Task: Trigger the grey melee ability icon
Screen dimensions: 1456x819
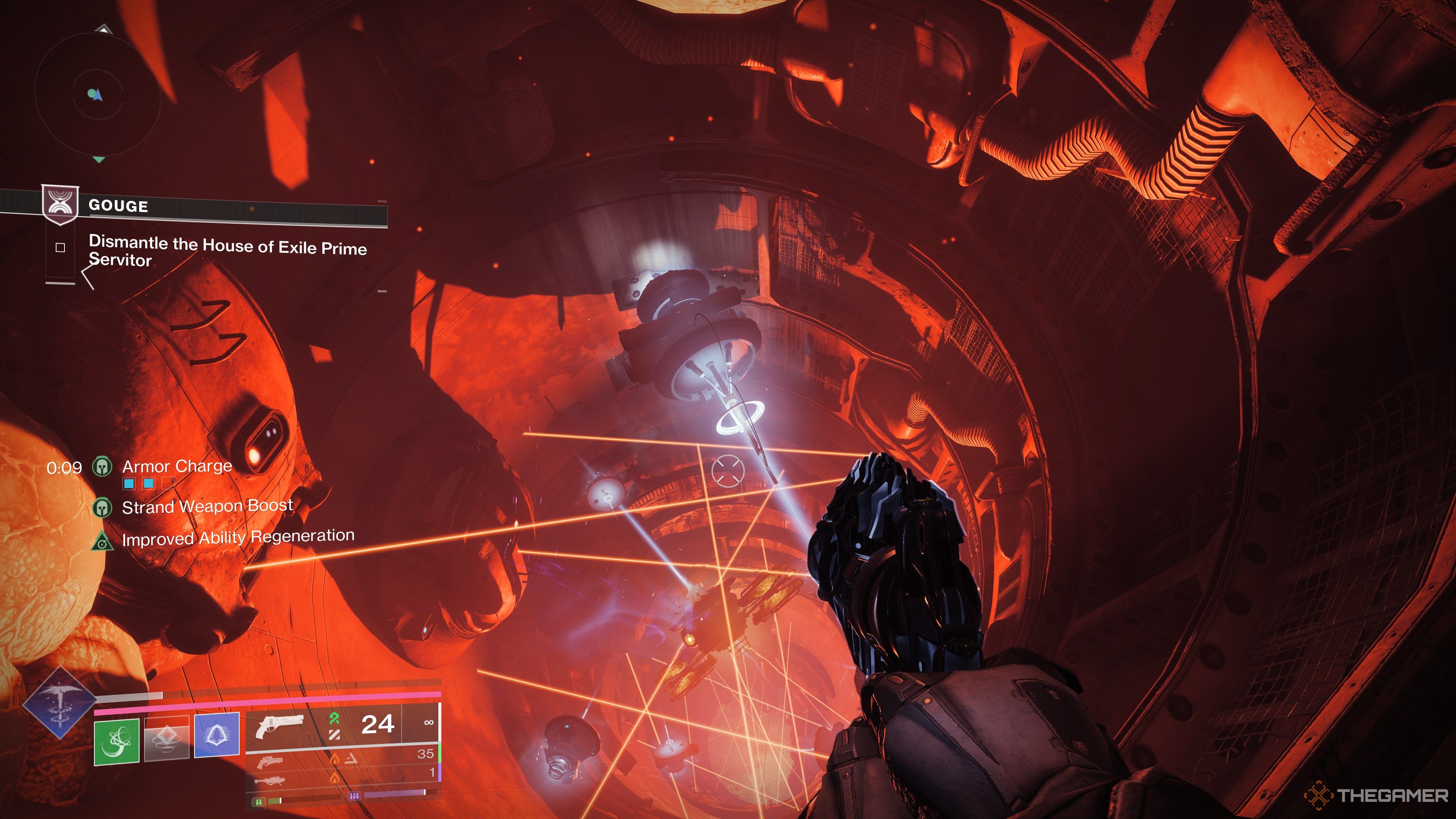Action: click(166, 737)
